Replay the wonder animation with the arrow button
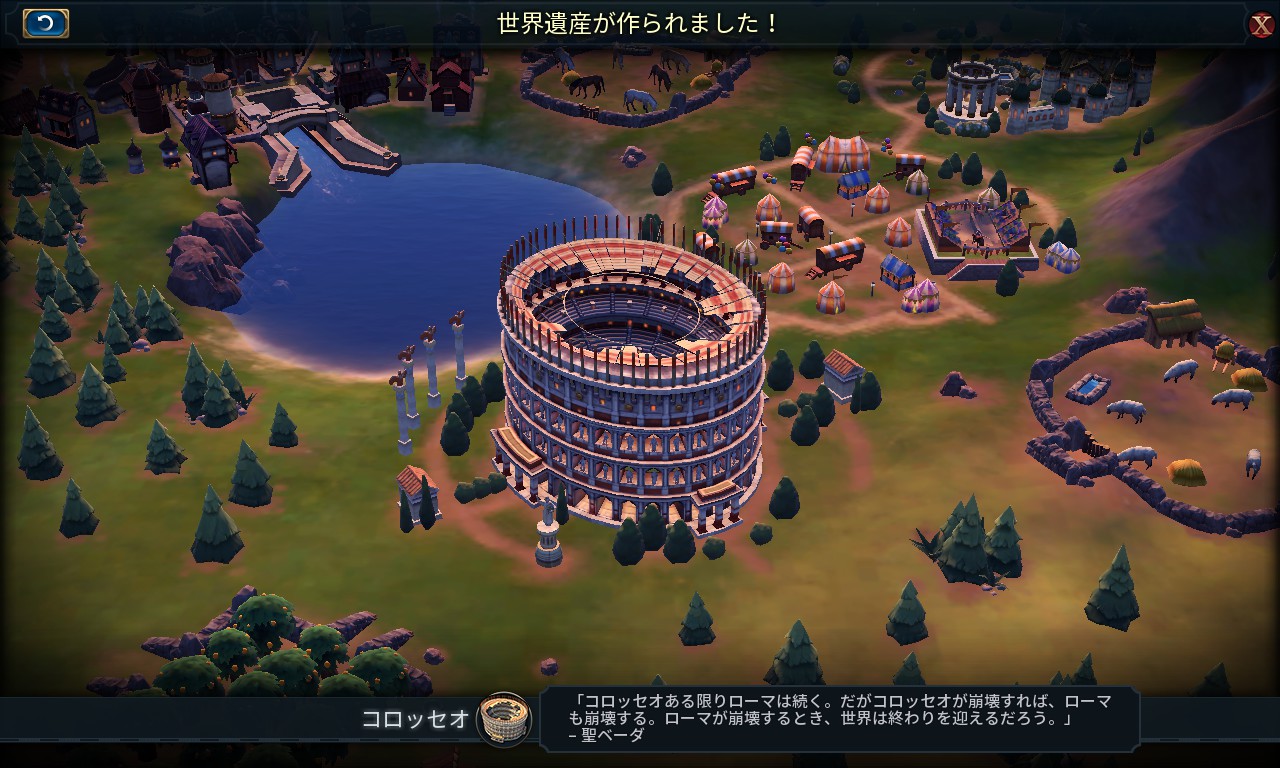Viewport: 1280px width, 768px height. pyautogui.click(x=45, y=23)
